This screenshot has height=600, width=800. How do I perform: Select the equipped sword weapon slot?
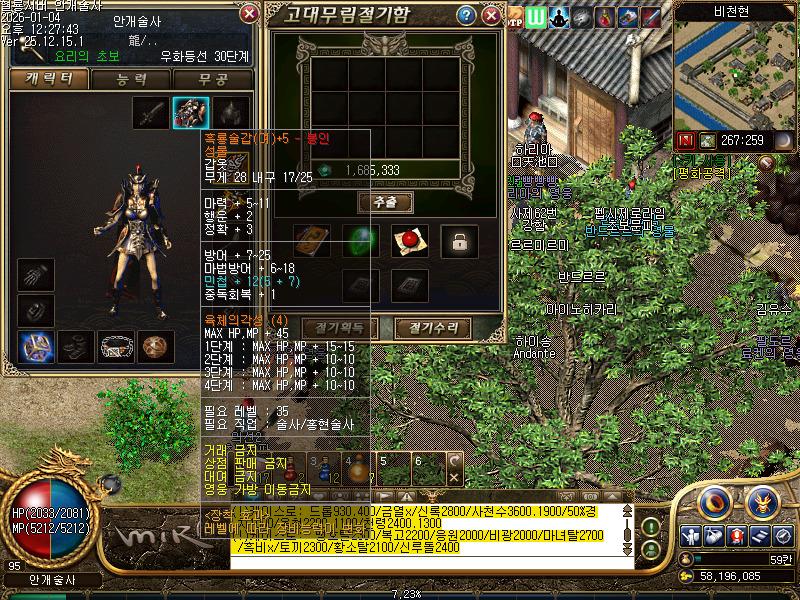coord(150,112)
